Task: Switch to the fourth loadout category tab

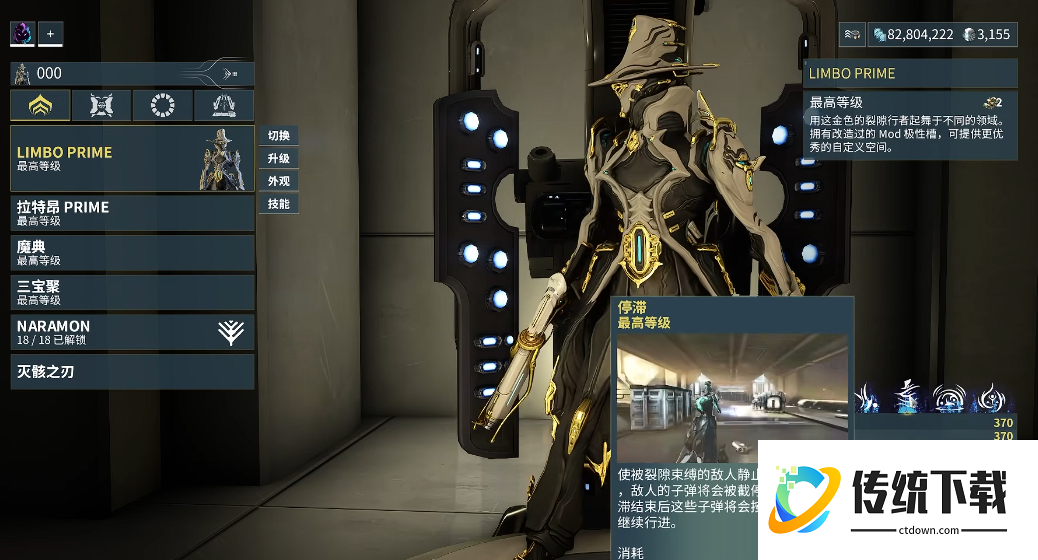Action: tap(223, 106)
